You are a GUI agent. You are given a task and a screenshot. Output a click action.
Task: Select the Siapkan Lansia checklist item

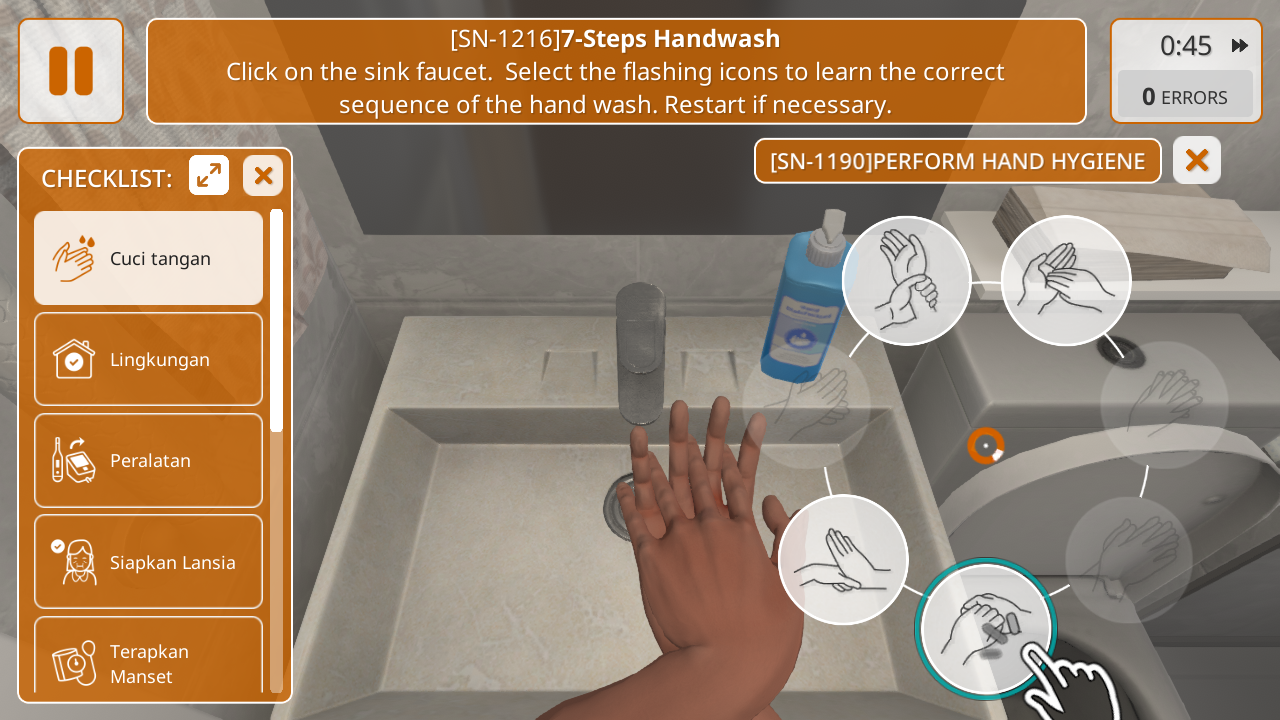[x=149, y=562]
